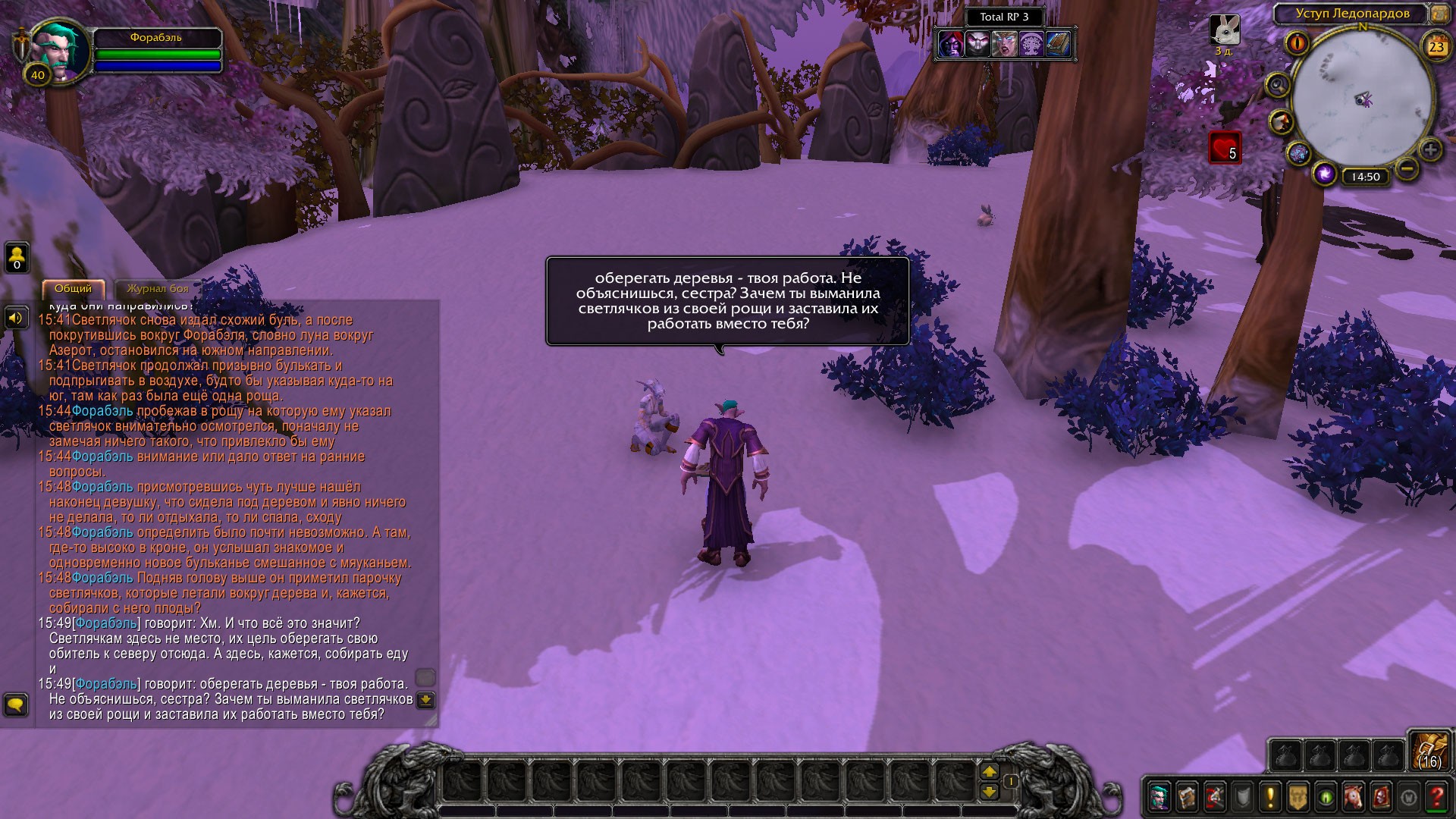
Task: Open the backpack bag showing 16
Action: (1429, 751)
